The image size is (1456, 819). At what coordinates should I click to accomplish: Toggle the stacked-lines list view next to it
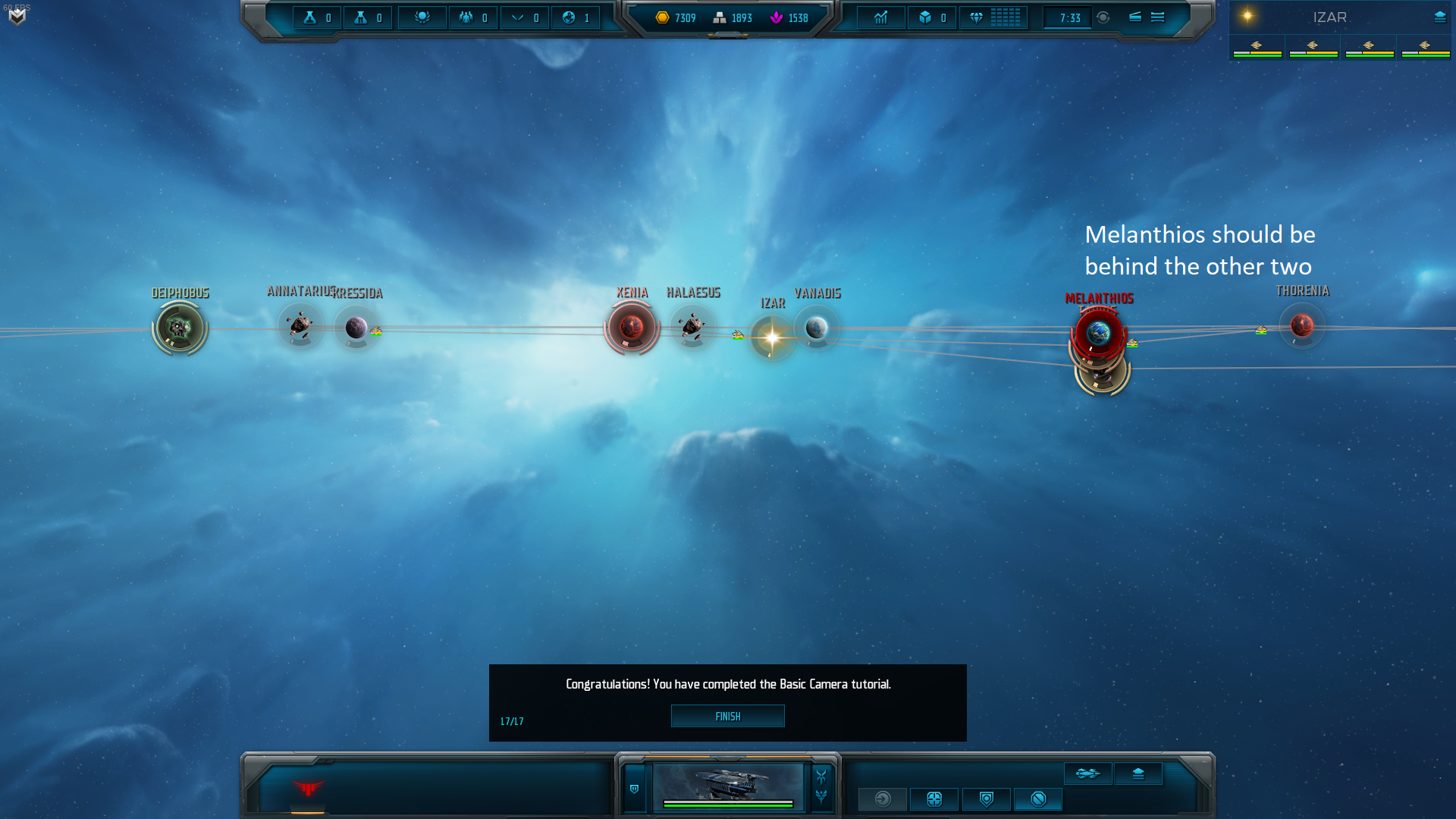click(1156, 17)
